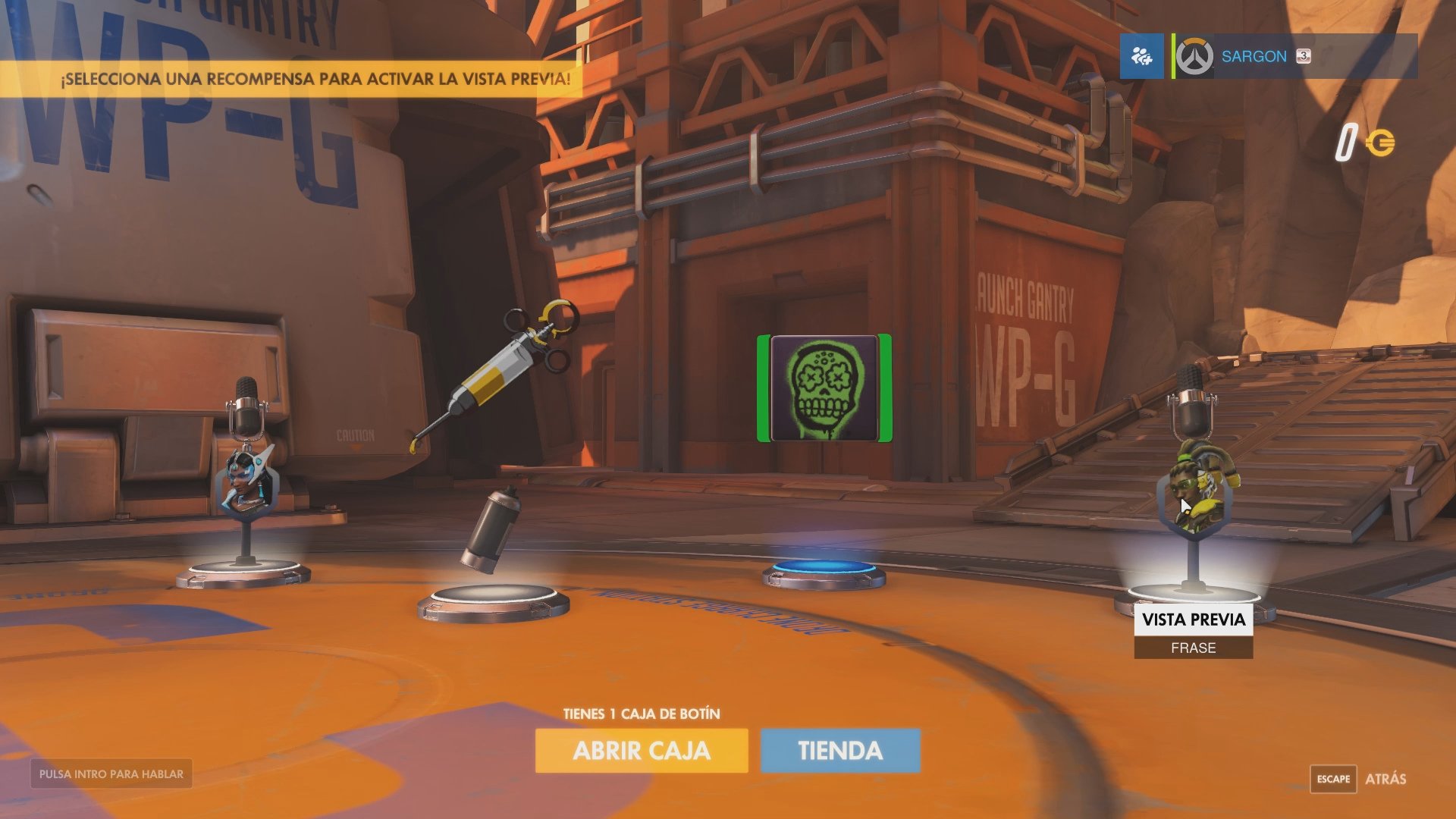Click the FRASE label under Vista Previa
1456x819 pixels.
pyautogui.click(x=1193, y=648)
